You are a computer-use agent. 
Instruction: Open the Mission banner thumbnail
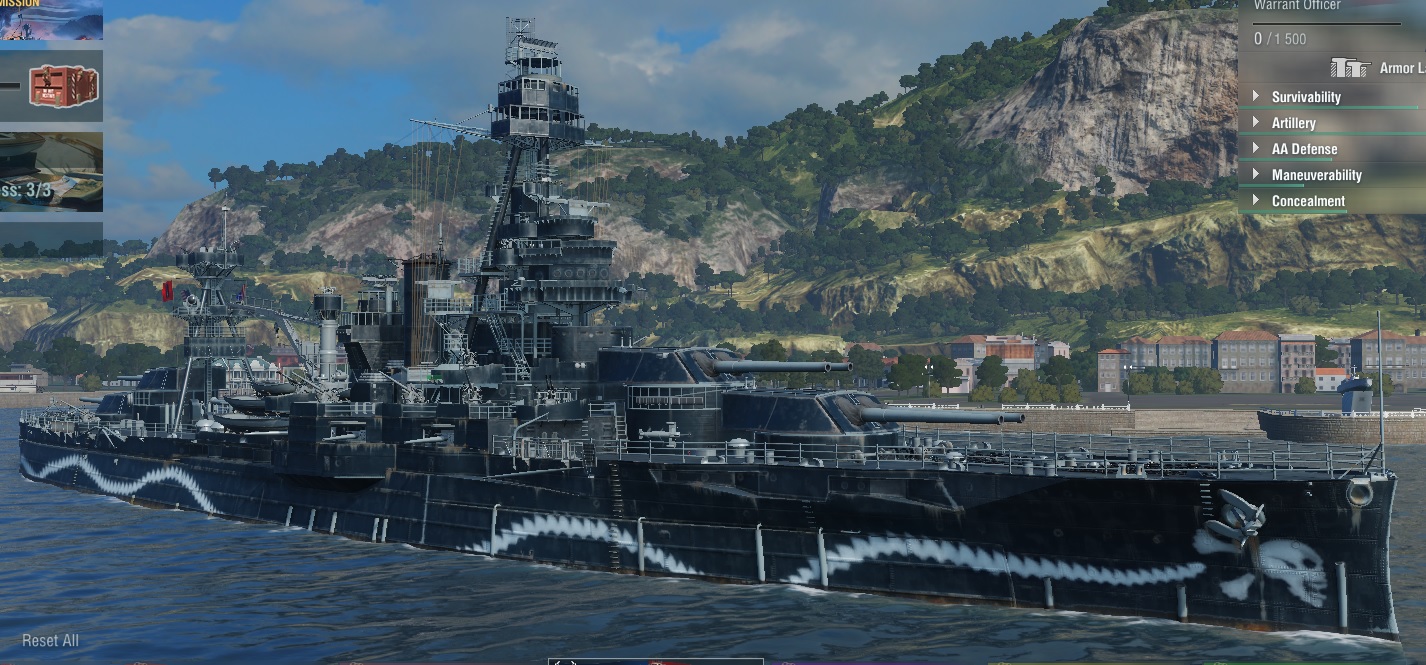(51, 18)
